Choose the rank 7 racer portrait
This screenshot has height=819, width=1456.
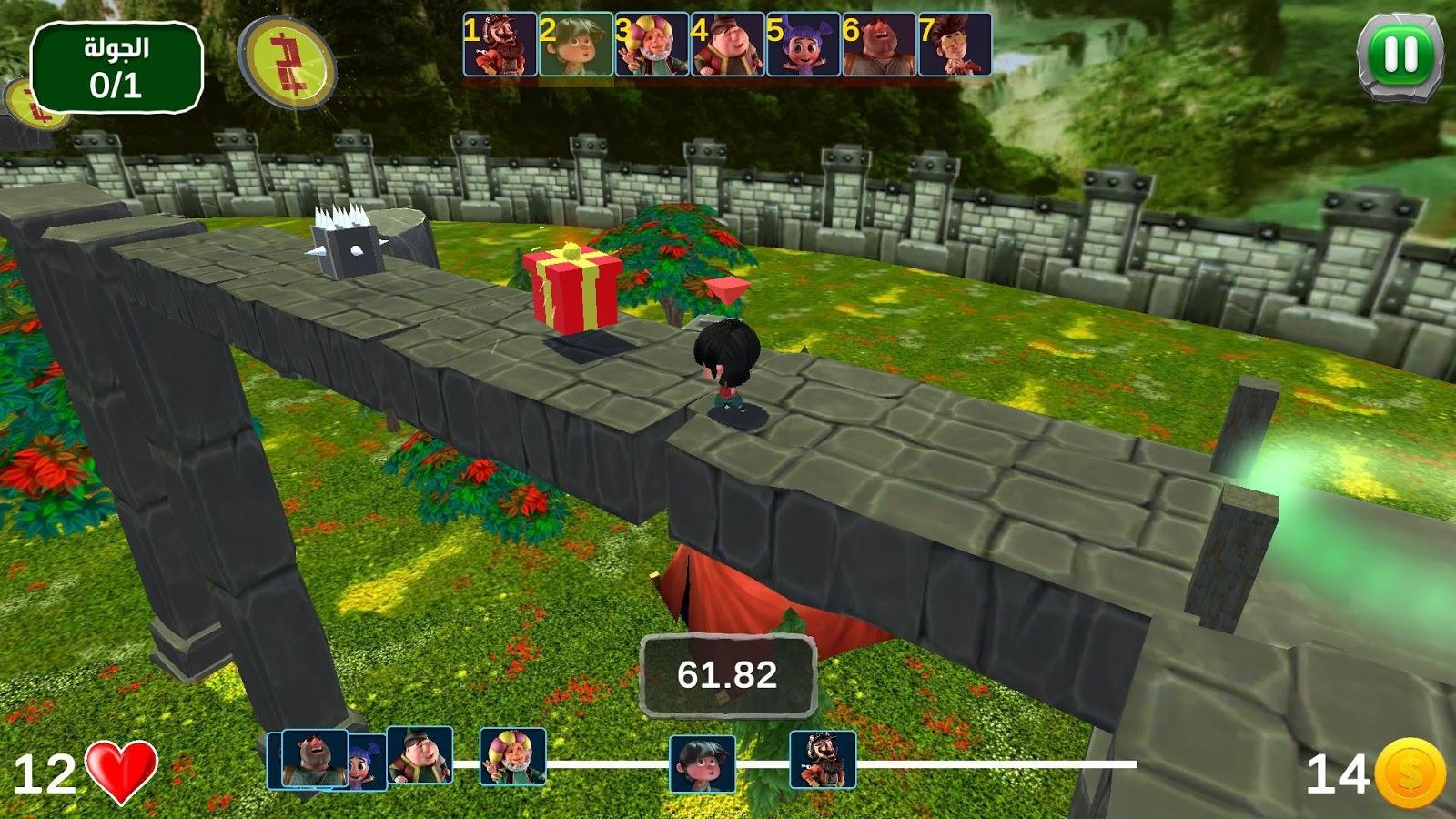tap(955, 45)
